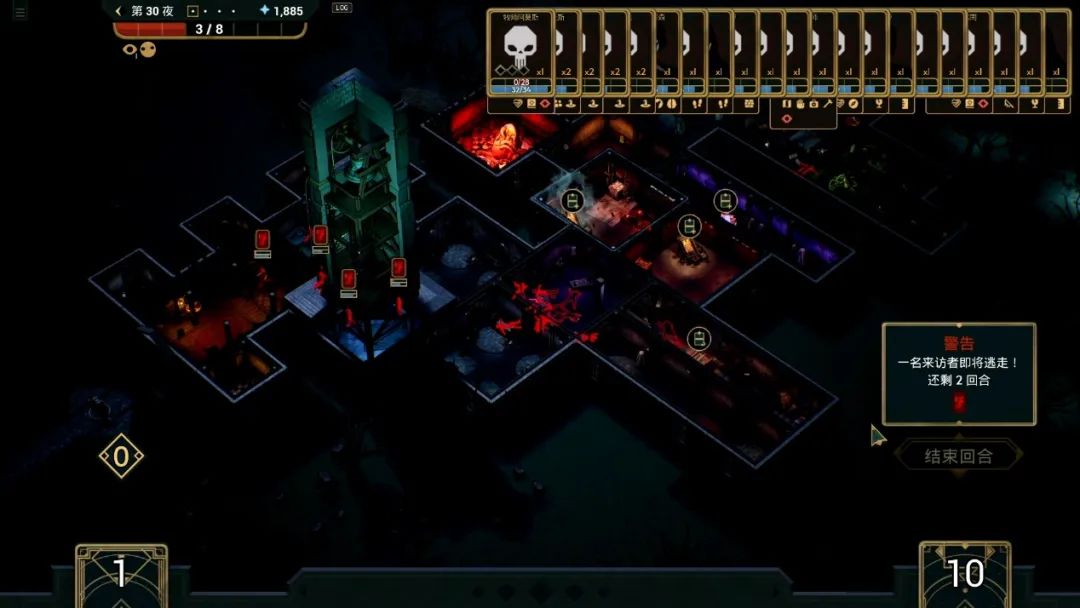Open the LOG panel
This screenshot has width=1080, height=608.
pyautogui.click(x=341, y=8)
